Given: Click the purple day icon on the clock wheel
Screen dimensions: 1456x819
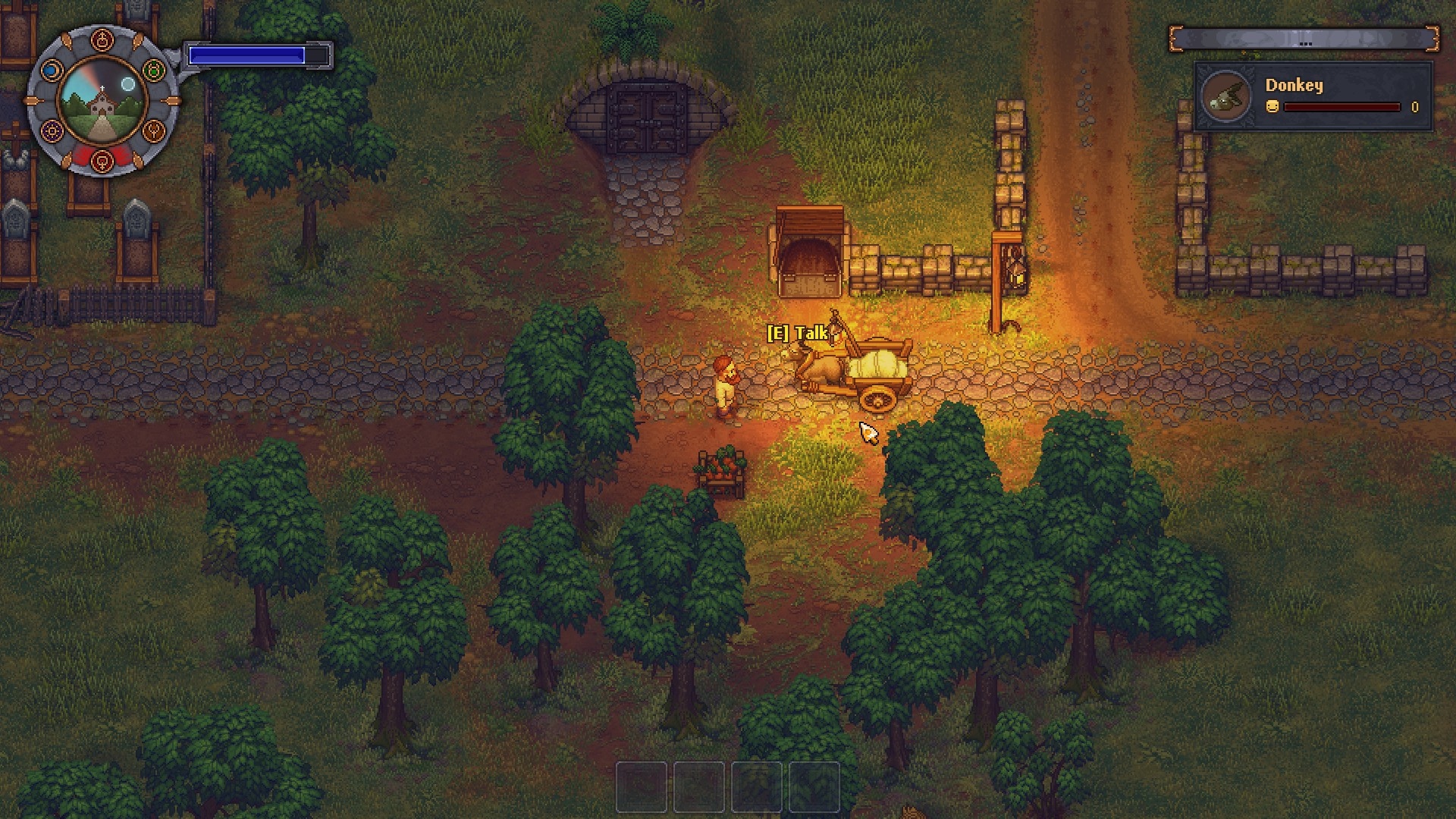Looking at the screenshot, I should (x=52, y=130).
